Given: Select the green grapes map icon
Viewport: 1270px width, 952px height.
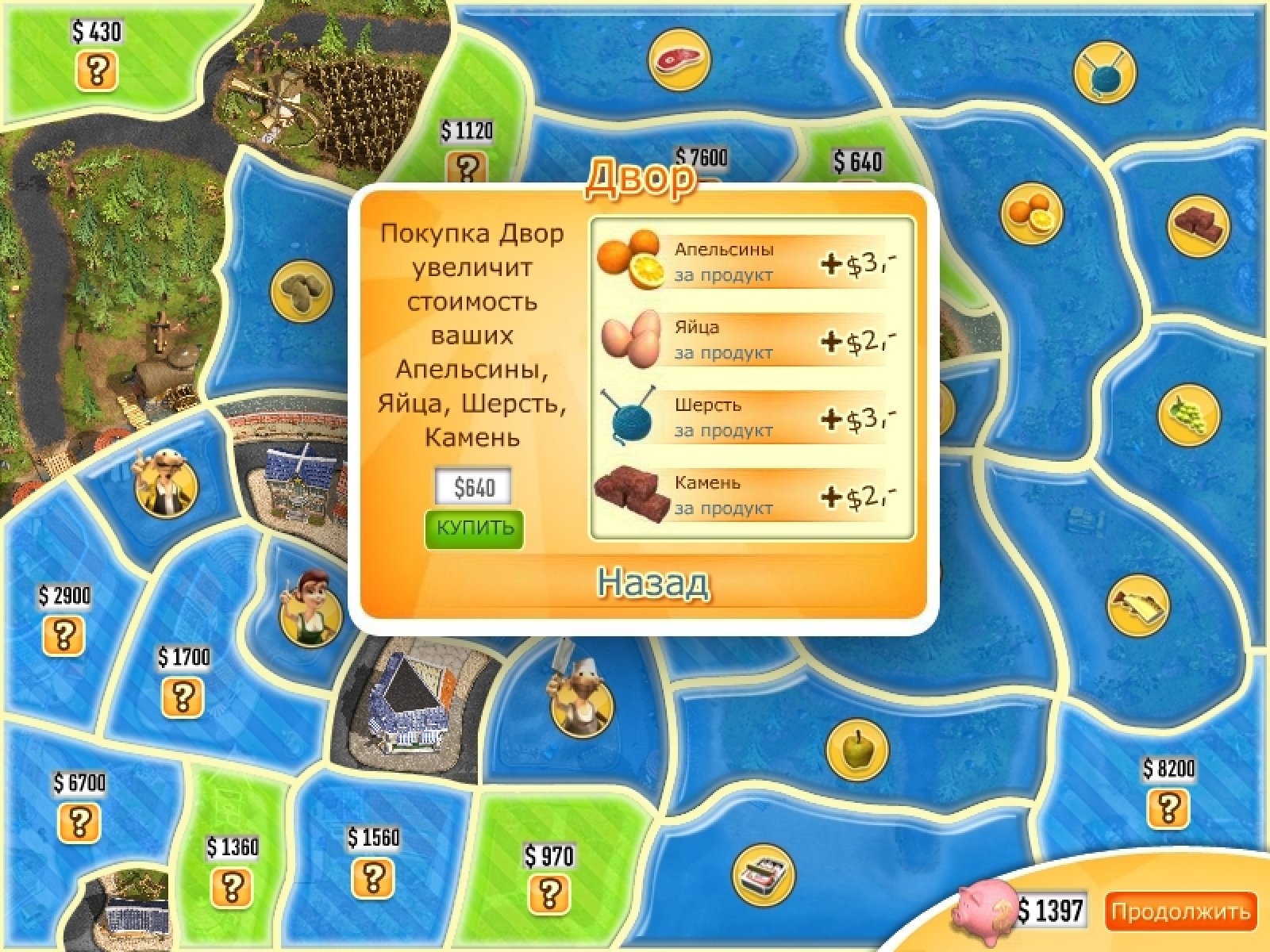Looking at the screenshot, I should pos(1188,413).
